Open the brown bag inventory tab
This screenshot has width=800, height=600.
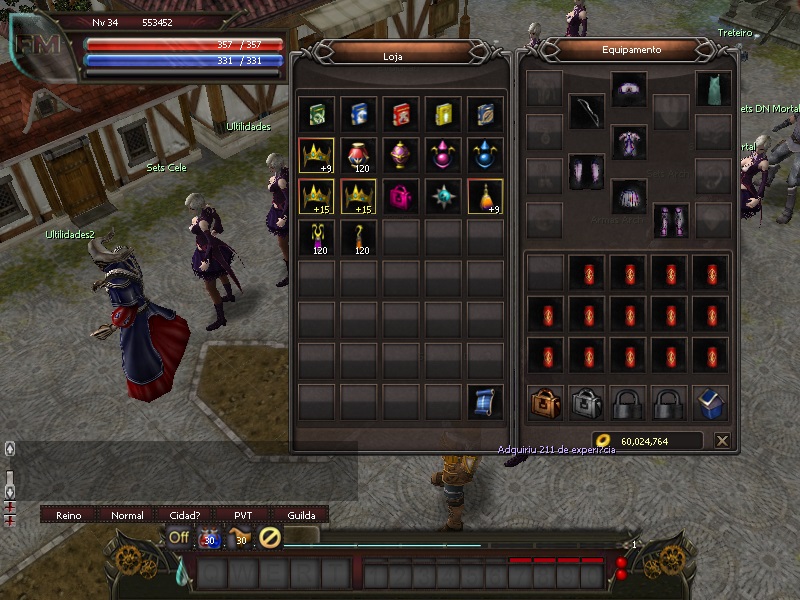click(545, 403)
